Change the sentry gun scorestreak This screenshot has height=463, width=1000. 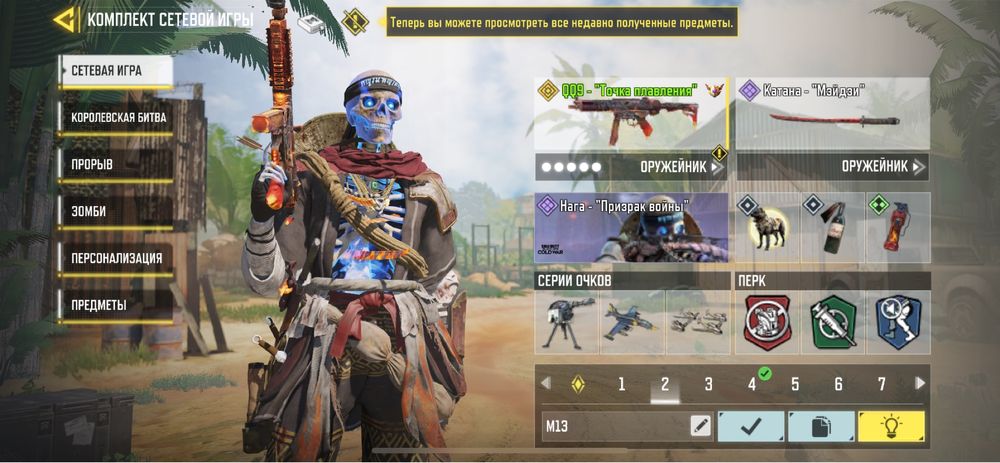click(x=567, y=322)
